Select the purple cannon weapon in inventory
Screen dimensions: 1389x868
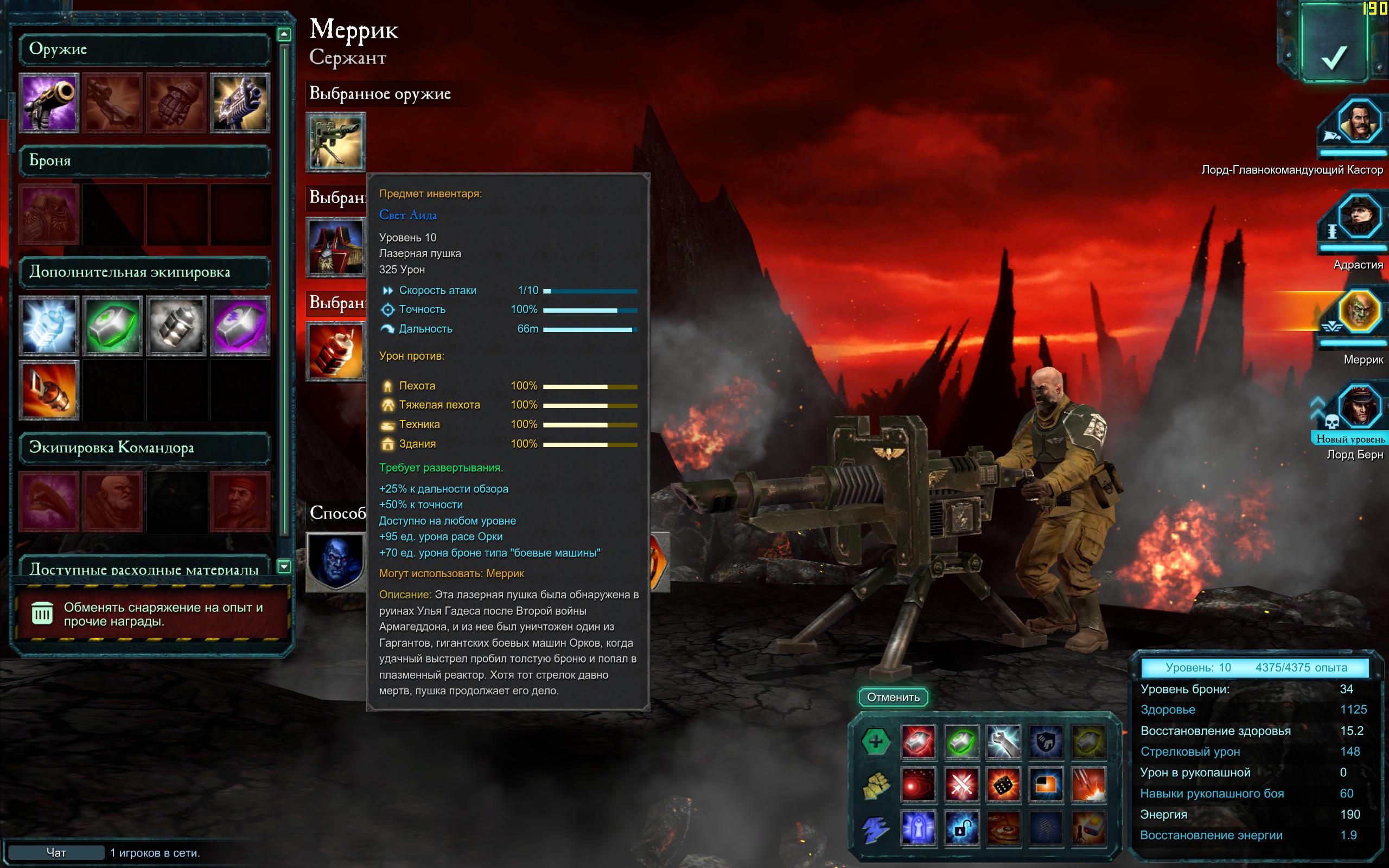49,103
